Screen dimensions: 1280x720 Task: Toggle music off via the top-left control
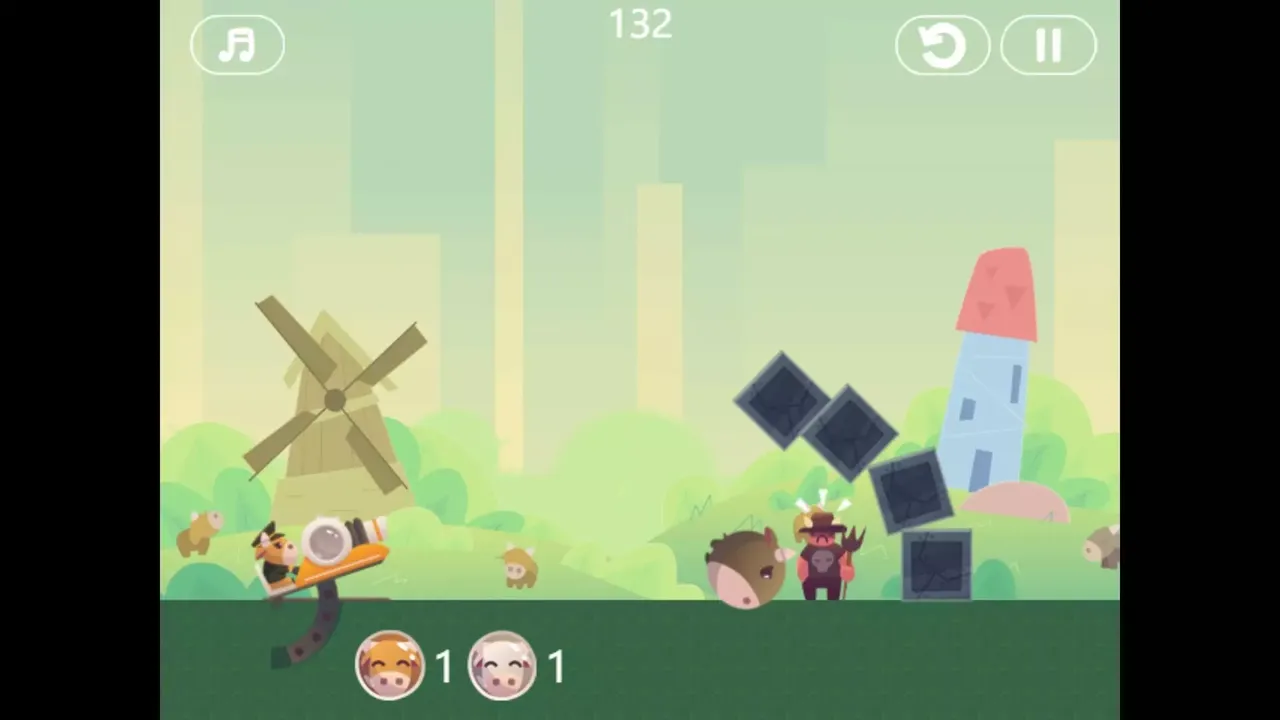pyautogui.click(x=237, y=45)
